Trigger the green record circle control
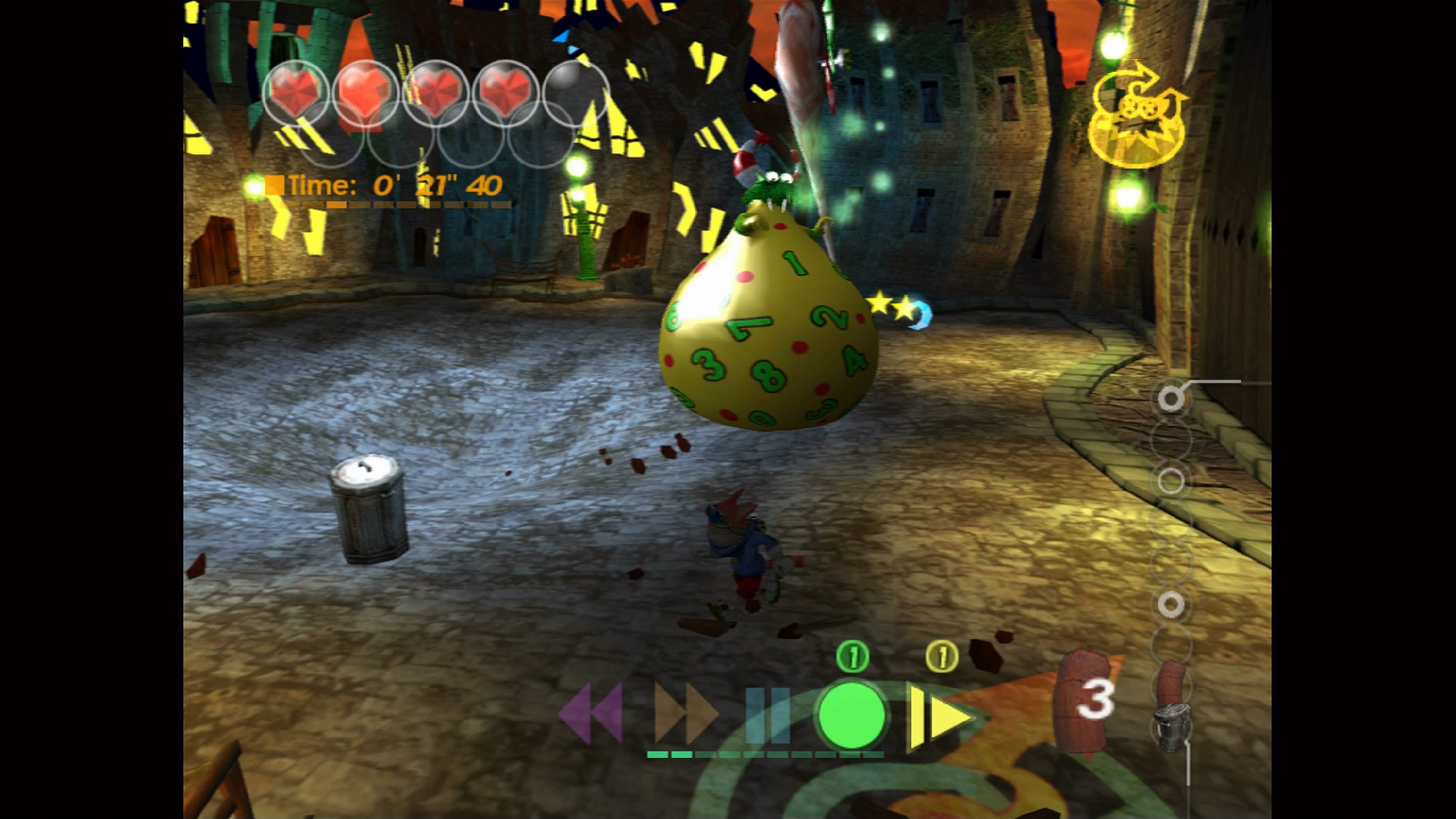Image resolution: width=1456 pixels, height=819 pixels. pyautogui.click(x=852, y=715)
